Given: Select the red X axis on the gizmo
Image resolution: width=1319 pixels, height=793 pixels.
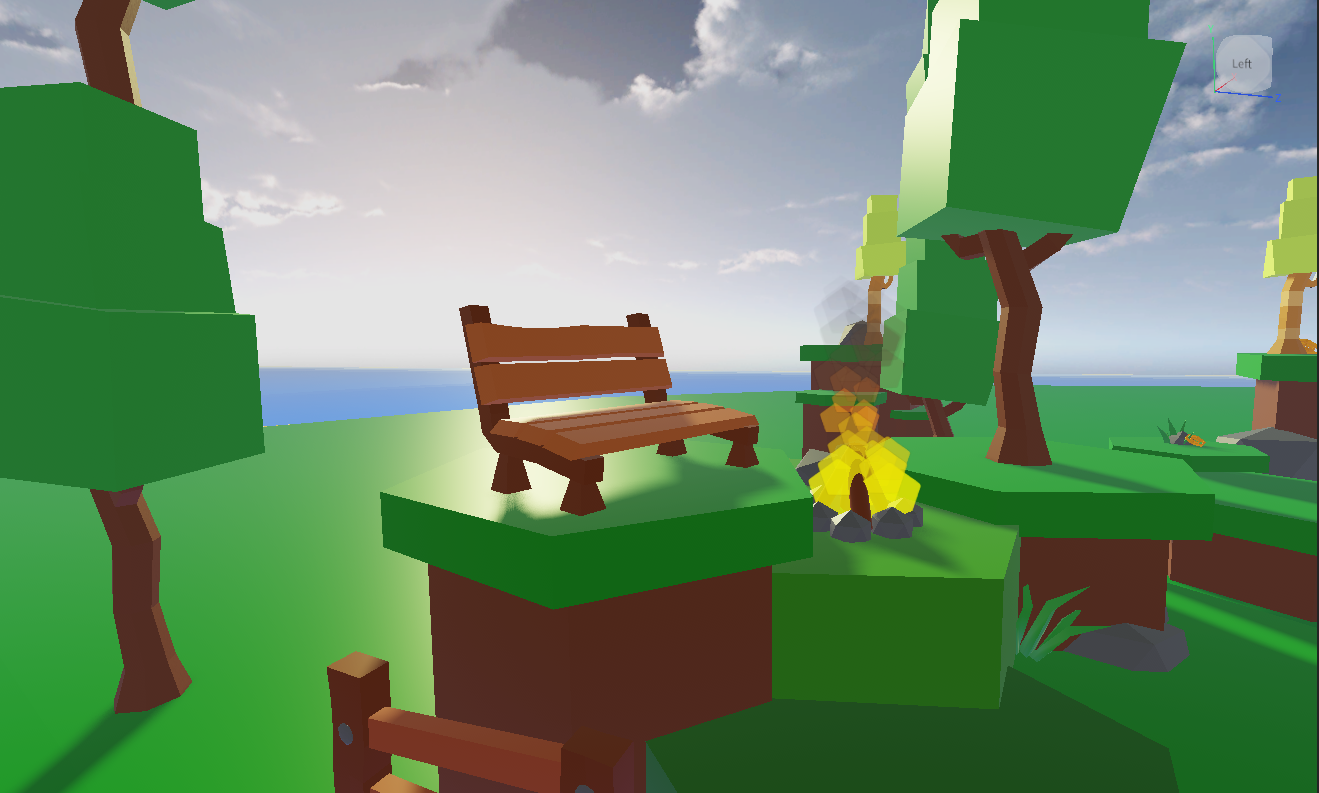Looking at the screenshot, I should [1224, 85].
